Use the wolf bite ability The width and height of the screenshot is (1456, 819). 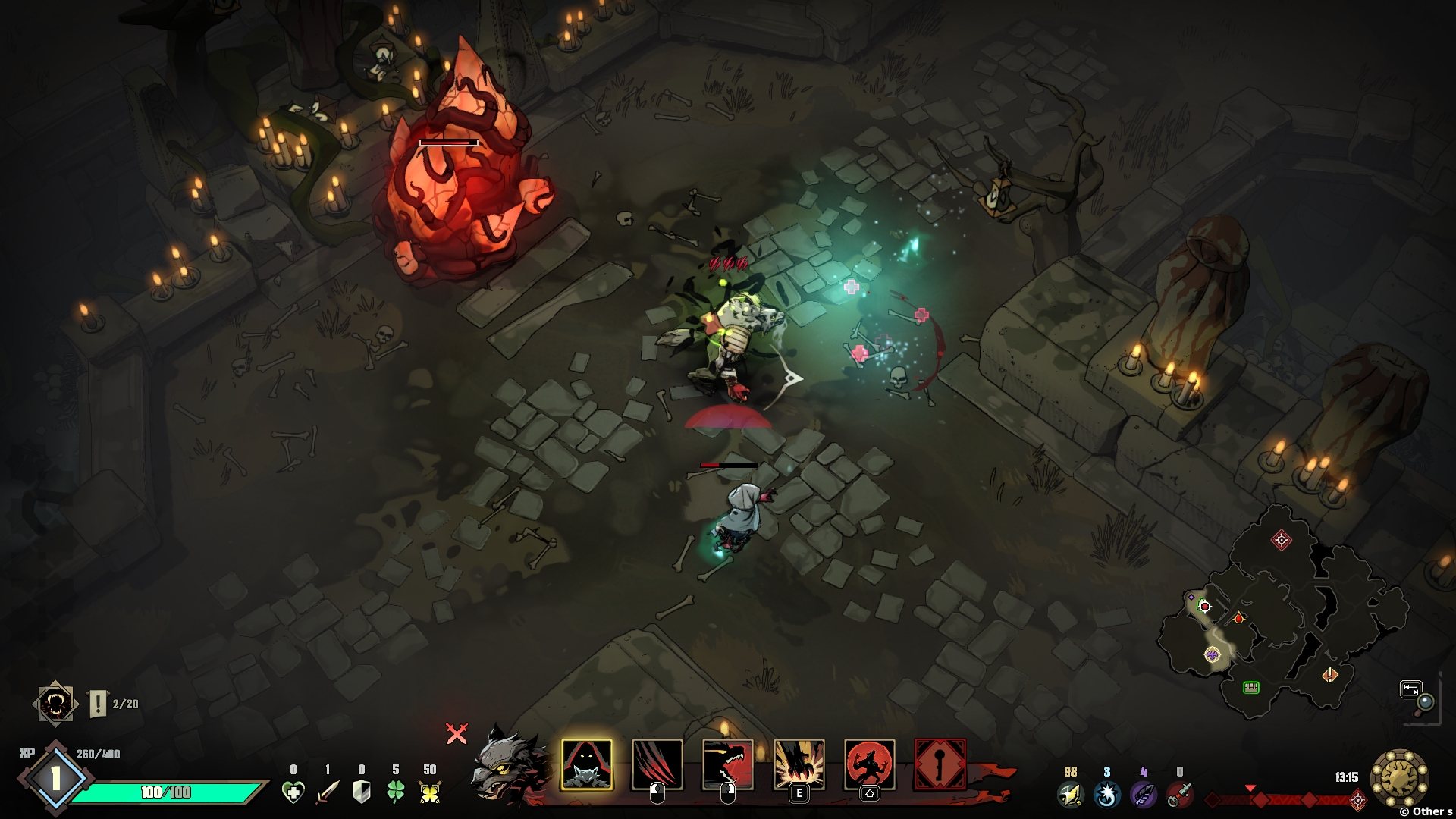tap(727, 764)
